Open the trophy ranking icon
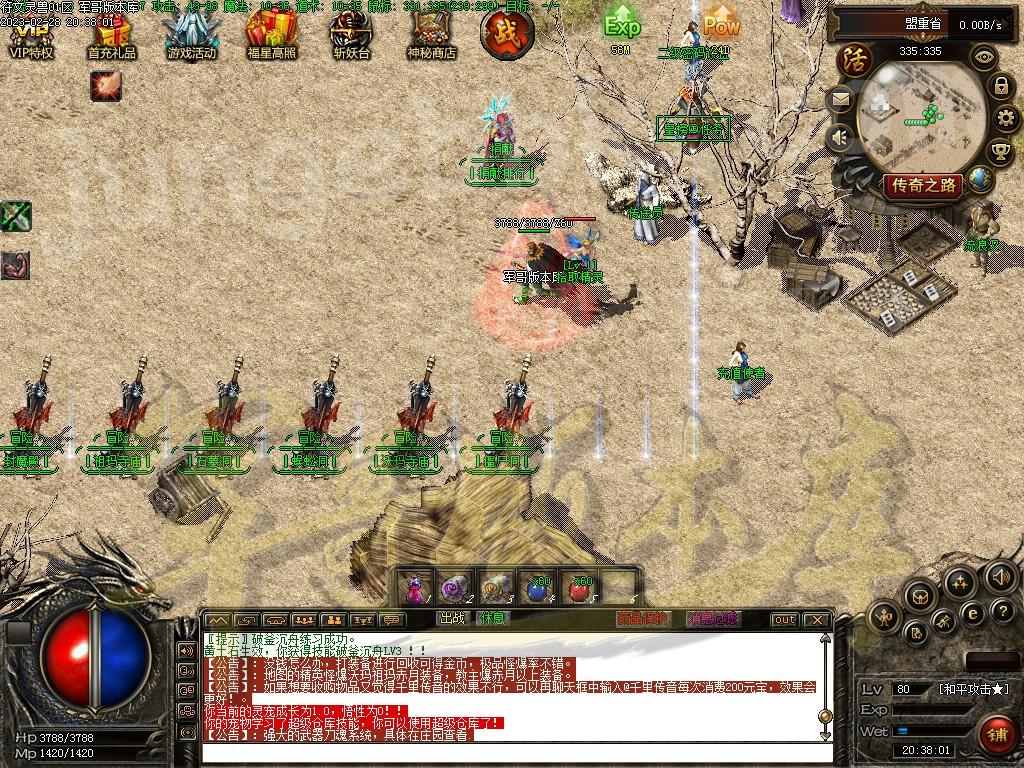The image size is (1024, 768). tap(999, 151)
